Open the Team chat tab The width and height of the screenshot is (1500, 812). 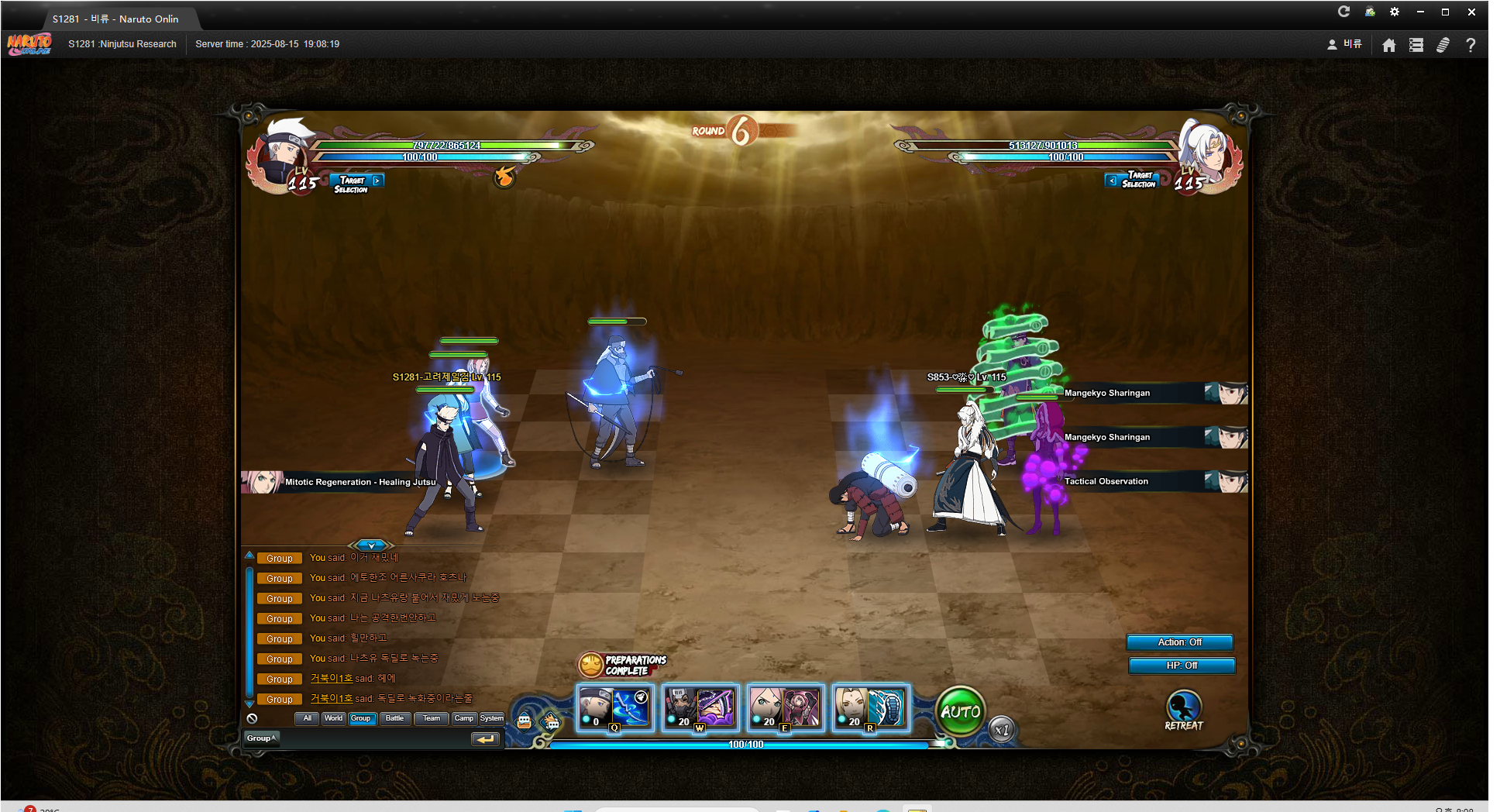[432, 718]
